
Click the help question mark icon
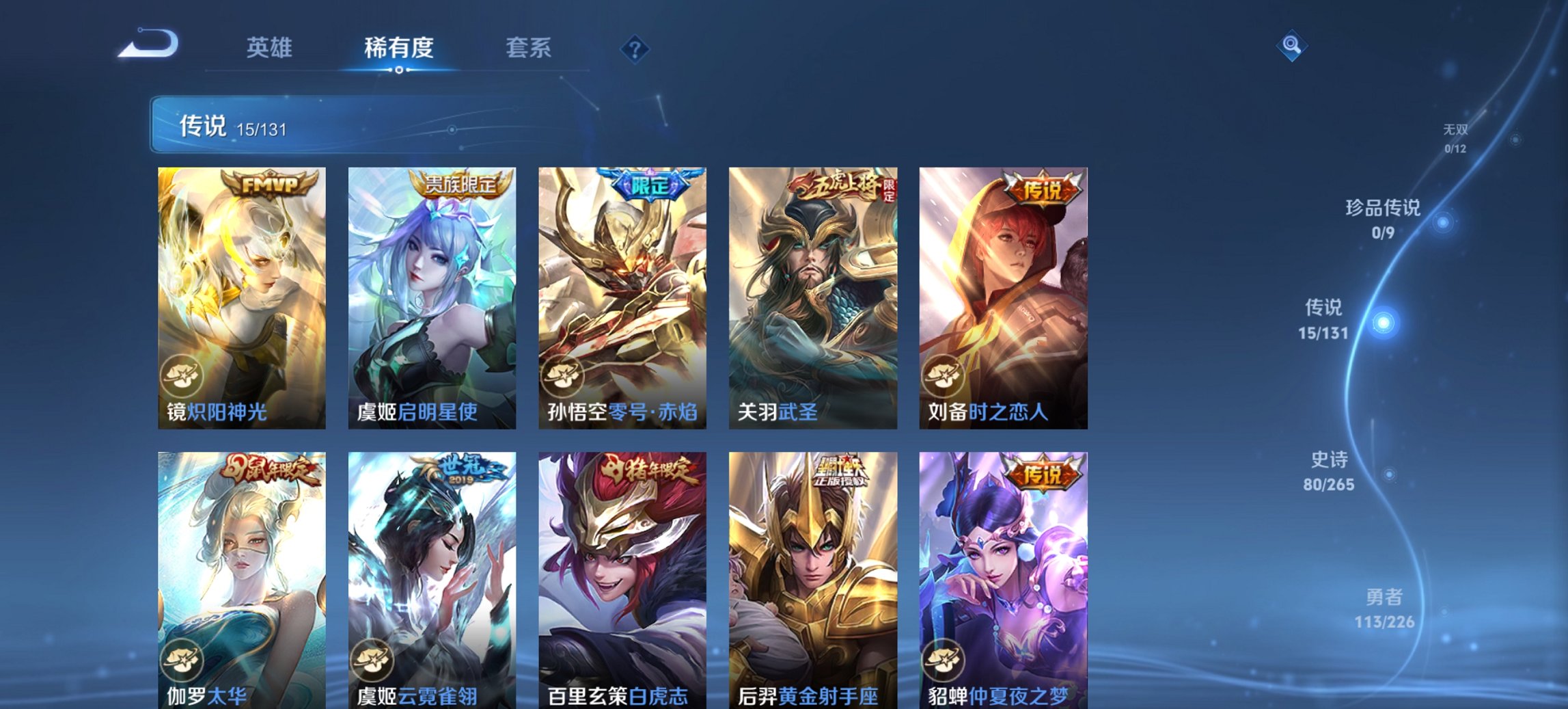pos(635,49)
